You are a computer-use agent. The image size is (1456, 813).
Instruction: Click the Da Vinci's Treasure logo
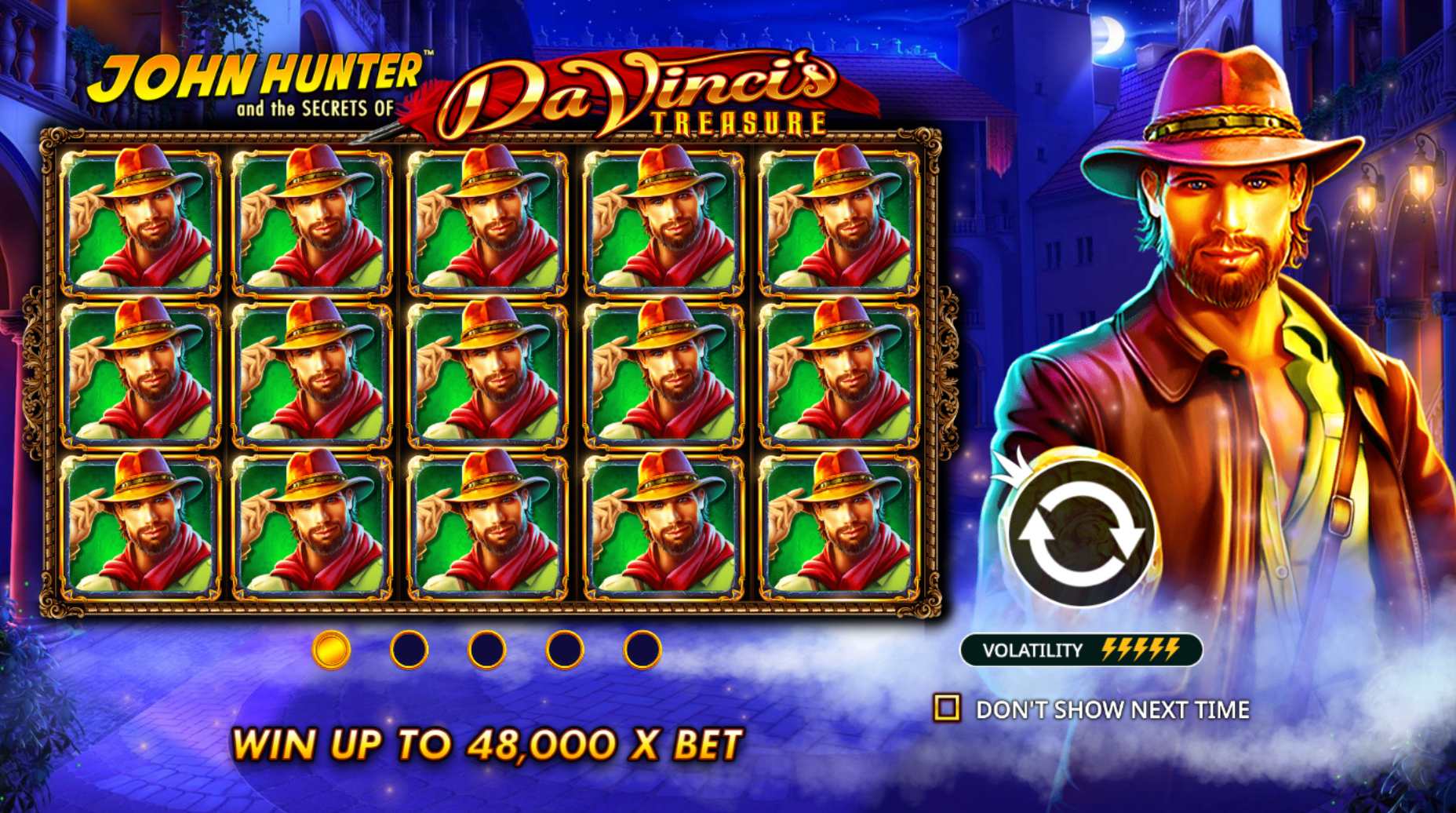point(635,90)
